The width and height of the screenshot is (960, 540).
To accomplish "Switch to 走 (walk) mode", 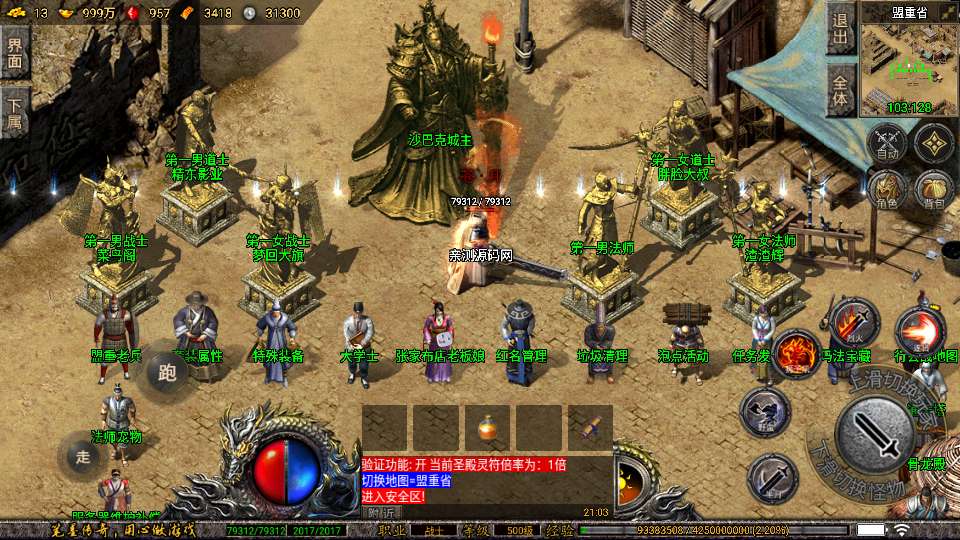I will [x=82, y=457].
